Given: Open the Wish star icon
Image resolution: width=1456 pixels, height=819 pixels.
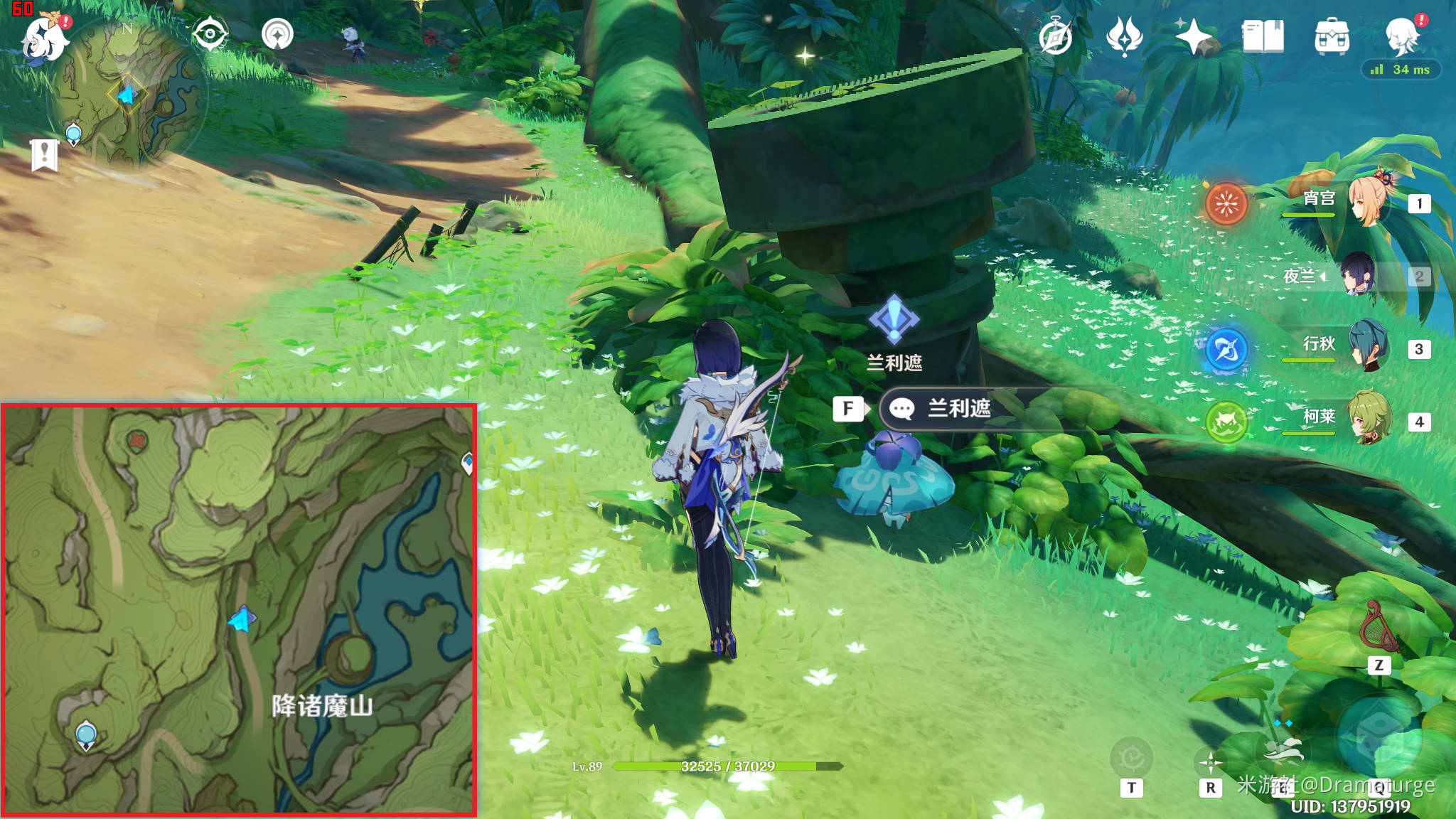Looking at the screenshot, I should tap(1193, 36).
